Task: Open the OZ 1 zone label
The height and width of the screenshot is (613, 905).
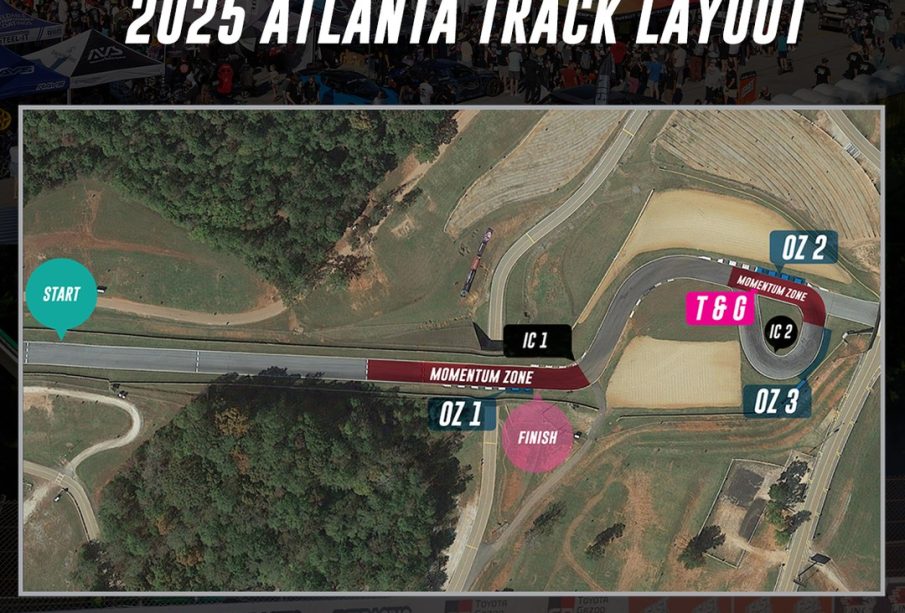Action: click(x=462, y=414)
